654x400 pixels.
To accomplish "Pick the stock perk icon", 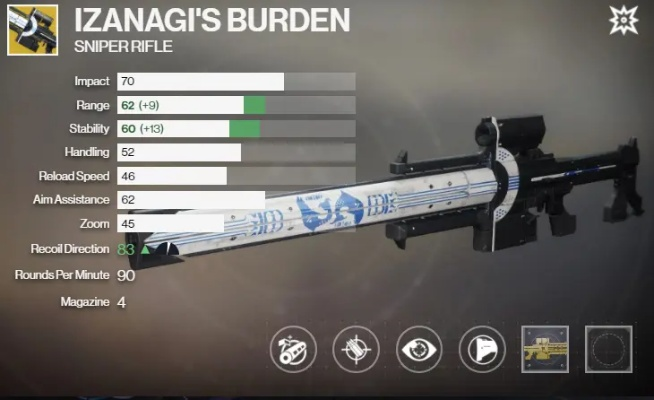I will click(x=483, y=349).
